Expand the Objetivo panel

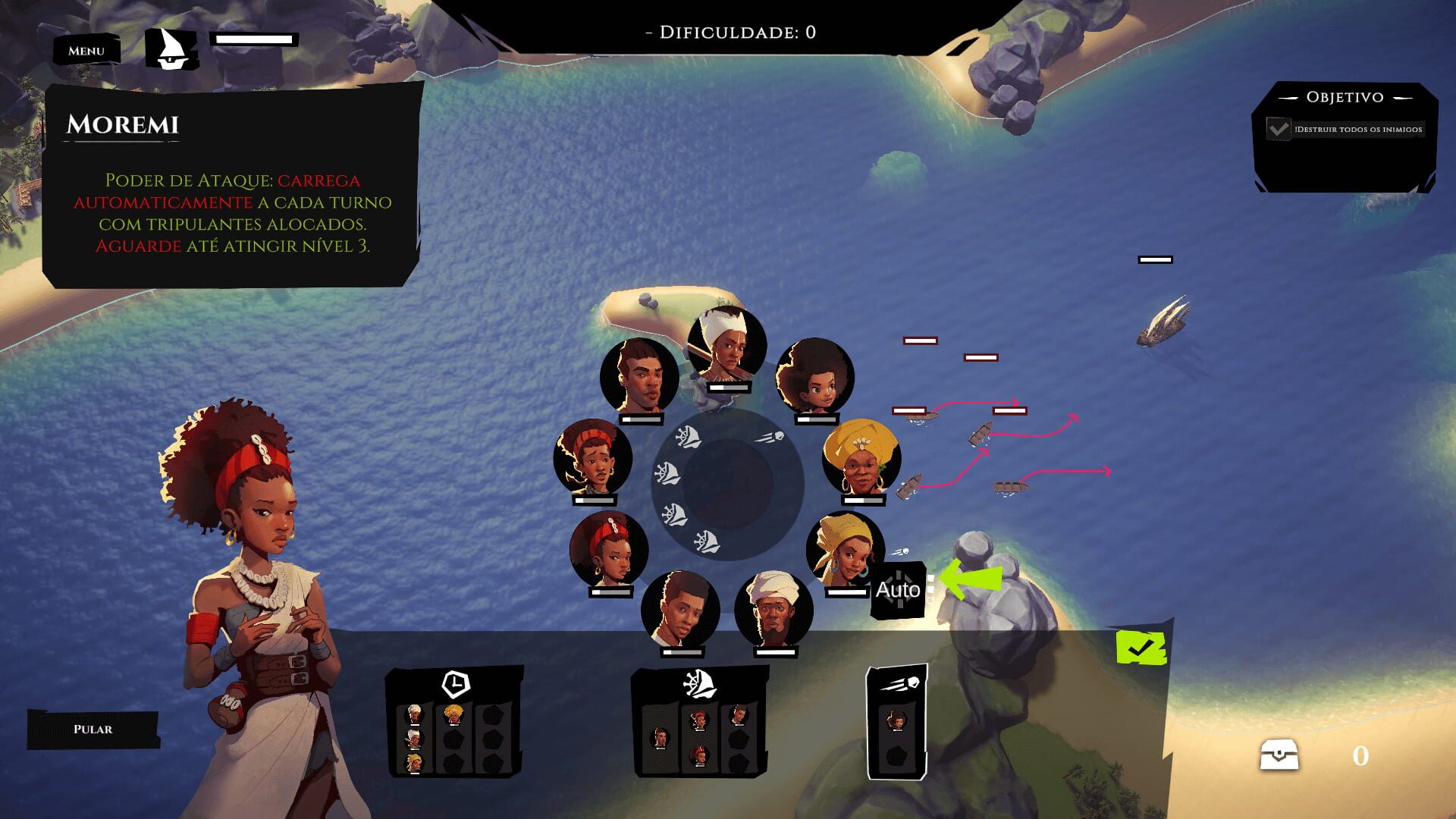(1346, 97)
